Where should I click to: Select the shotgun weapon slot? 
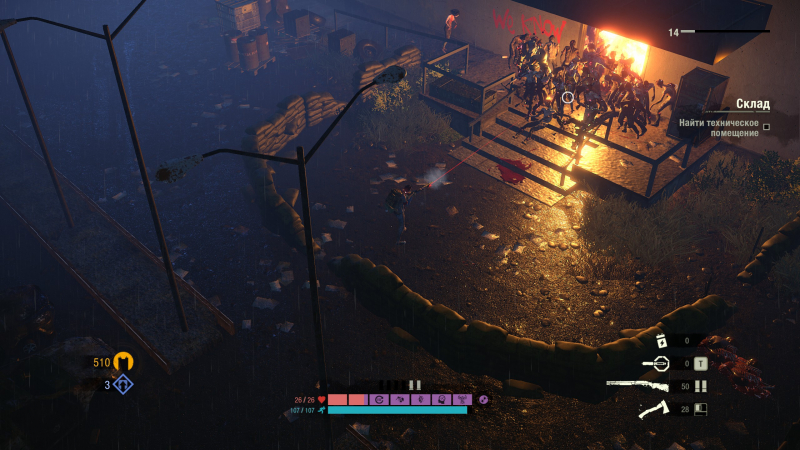coord(637,386)
